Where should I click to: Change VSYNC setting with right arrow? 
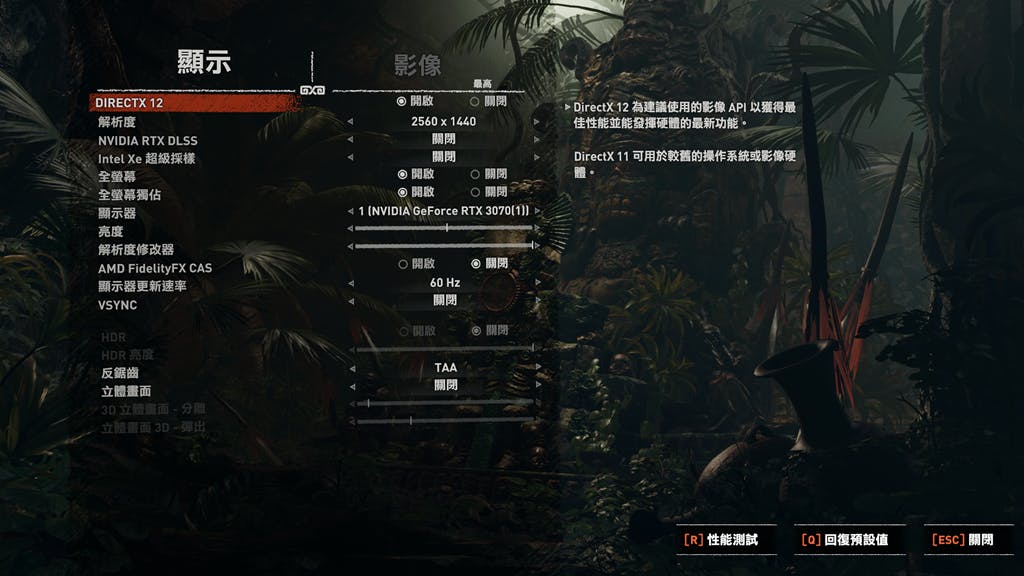[x=537, y=300]
